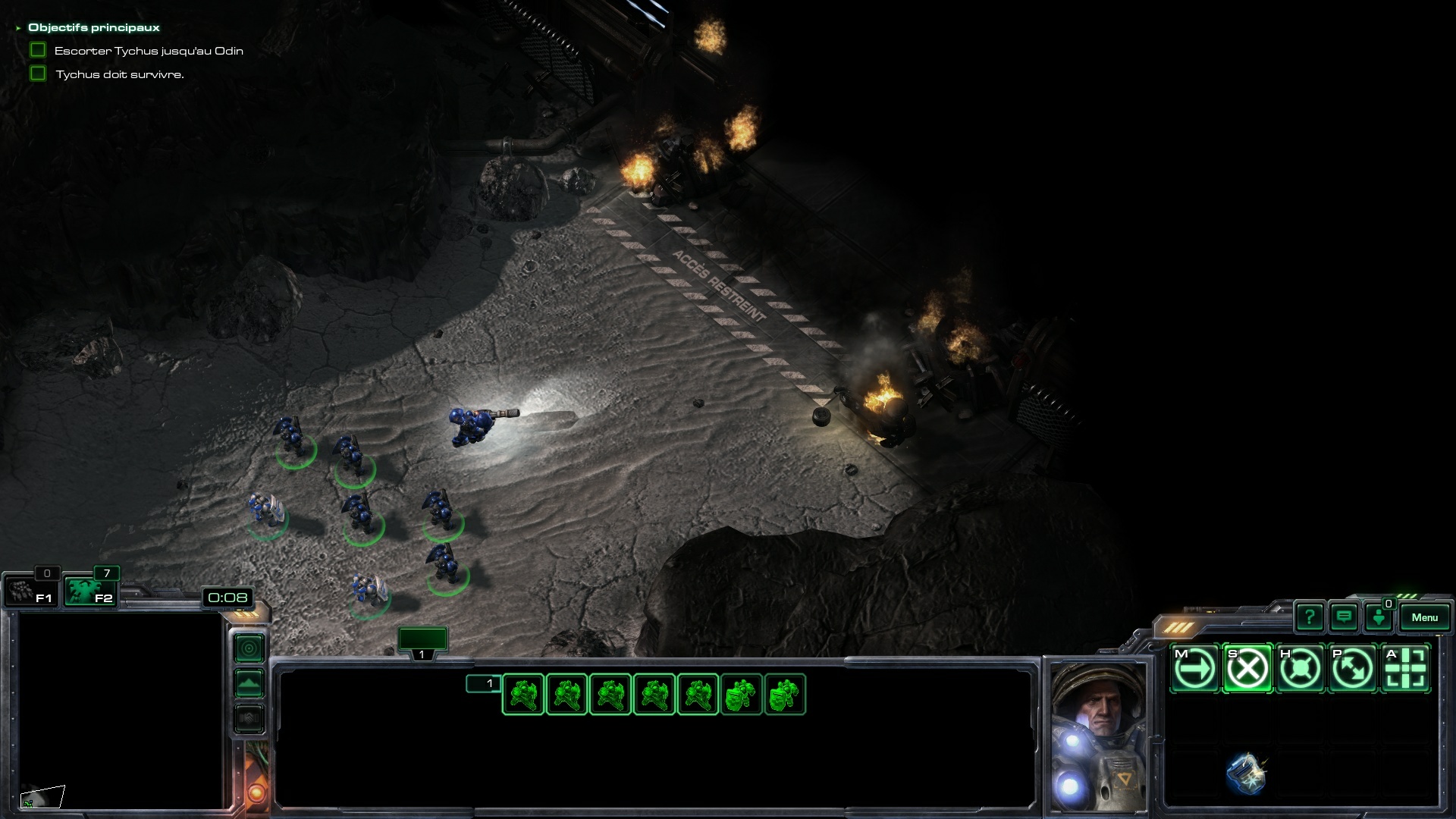Click the idle workers F1 button
This screenshot has width=1456, height=819.
30,591
